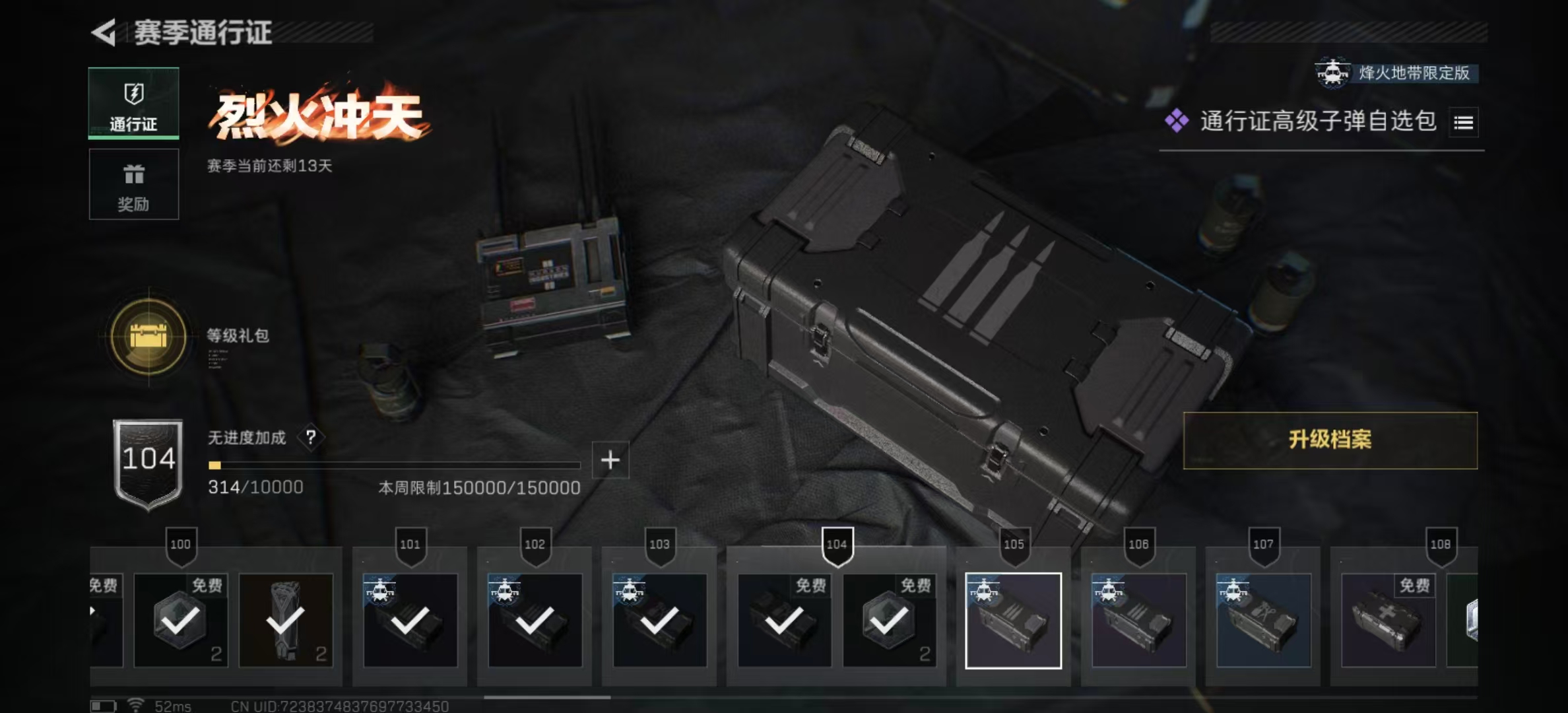Click the 升级档案 upgrade button
Image resolution: width=1568 pixels, height=713 pixels.
[1330, 440]
